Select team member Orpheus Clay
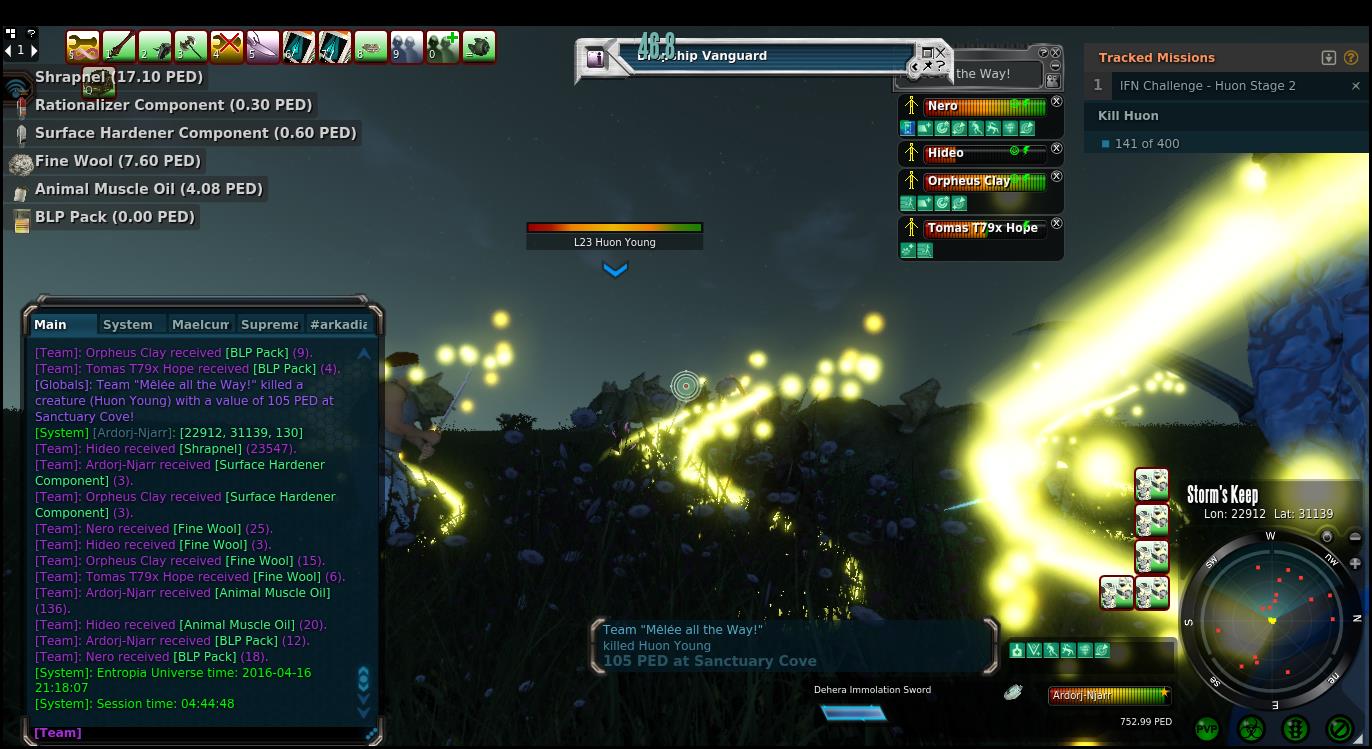 (x=968, y=181)
